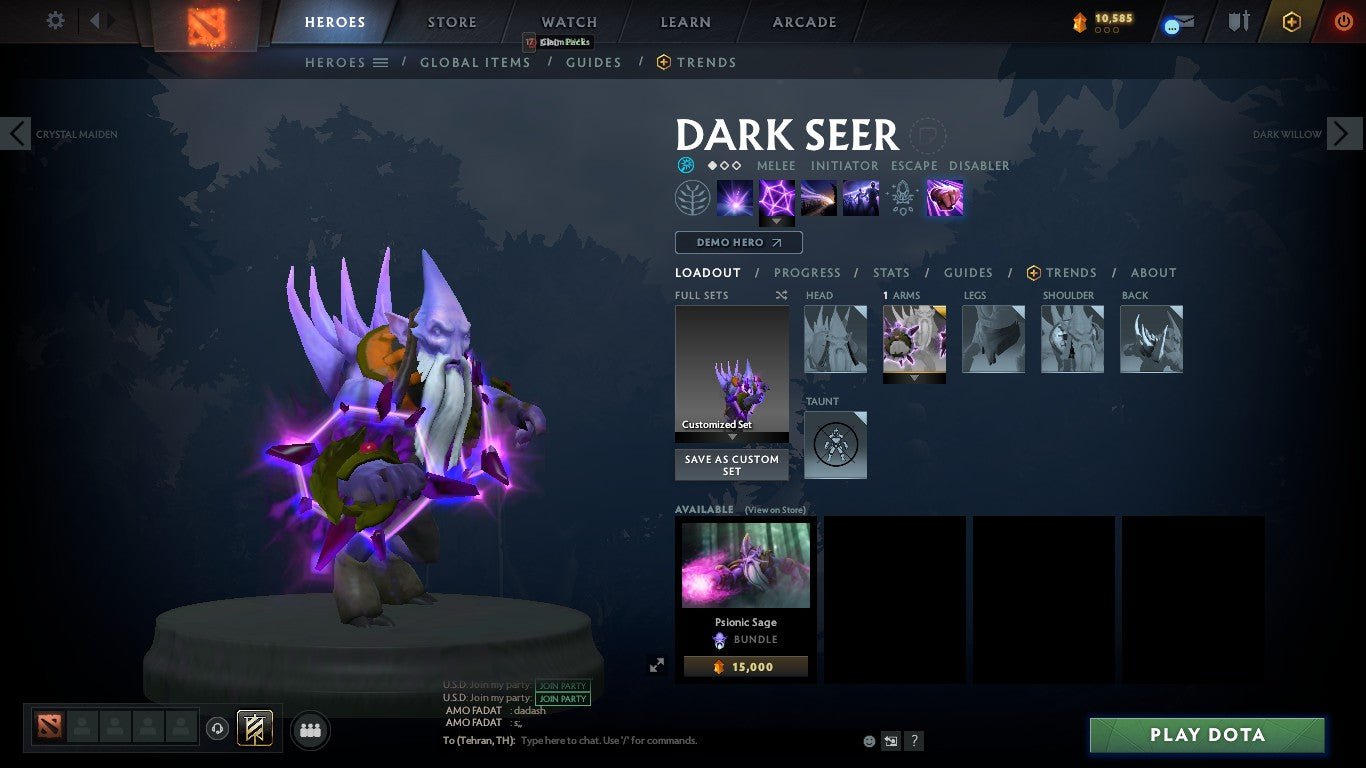Image resolution: width=1366 pixels, height=768 pixels.
Task: Open the Heroes list hamburger menu
Action: click(x=381, y=62)
